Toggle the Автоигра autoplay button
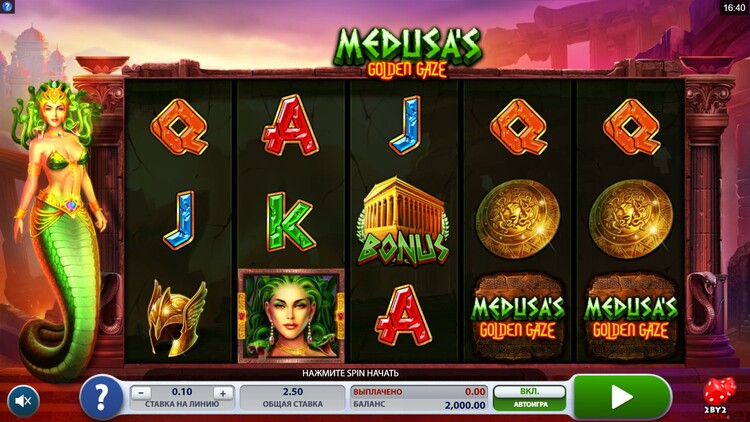Viewport: 750px width, 422px height. pyautogui.click(x=529, y=398)
